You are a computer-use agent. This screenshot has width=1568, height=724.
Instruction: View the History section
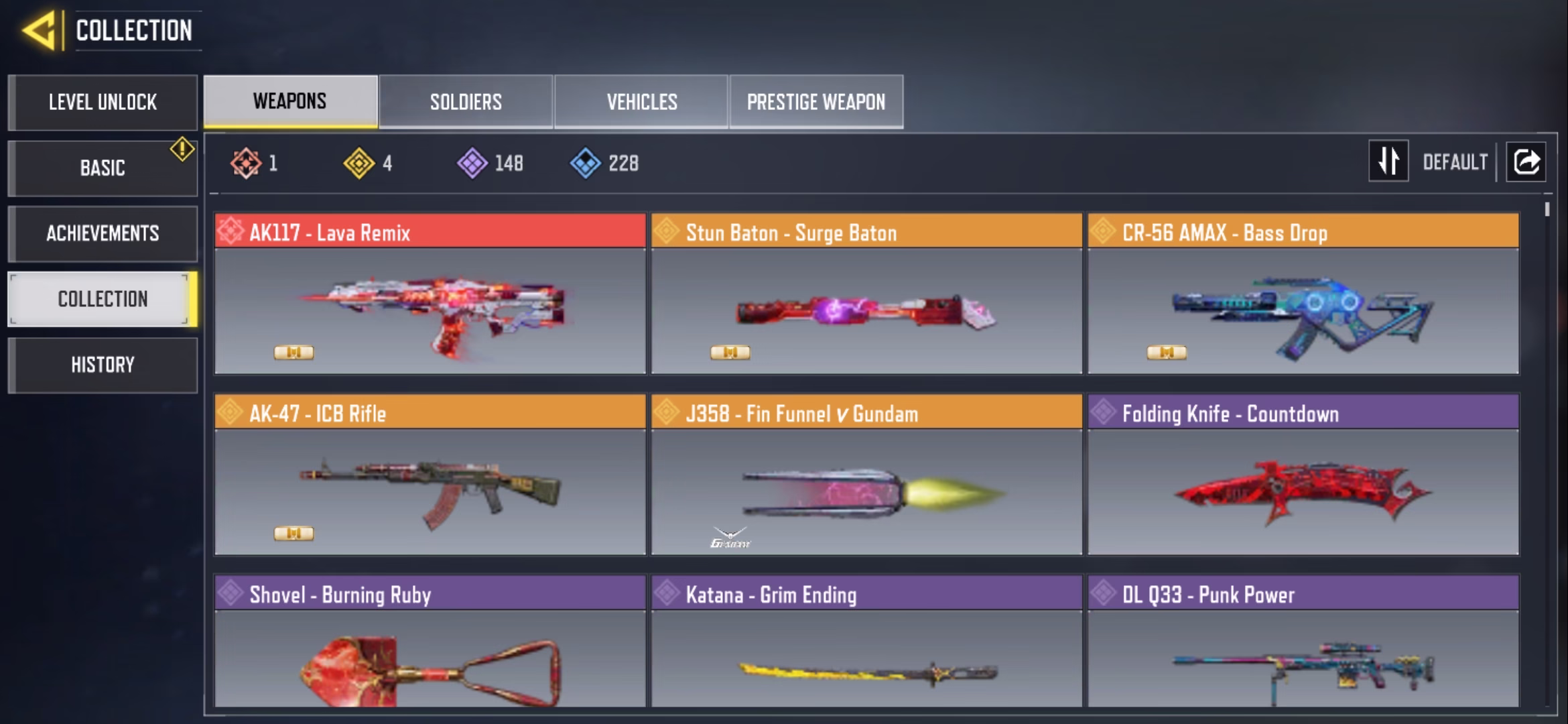pyautogui.click(x=103, y=365)
